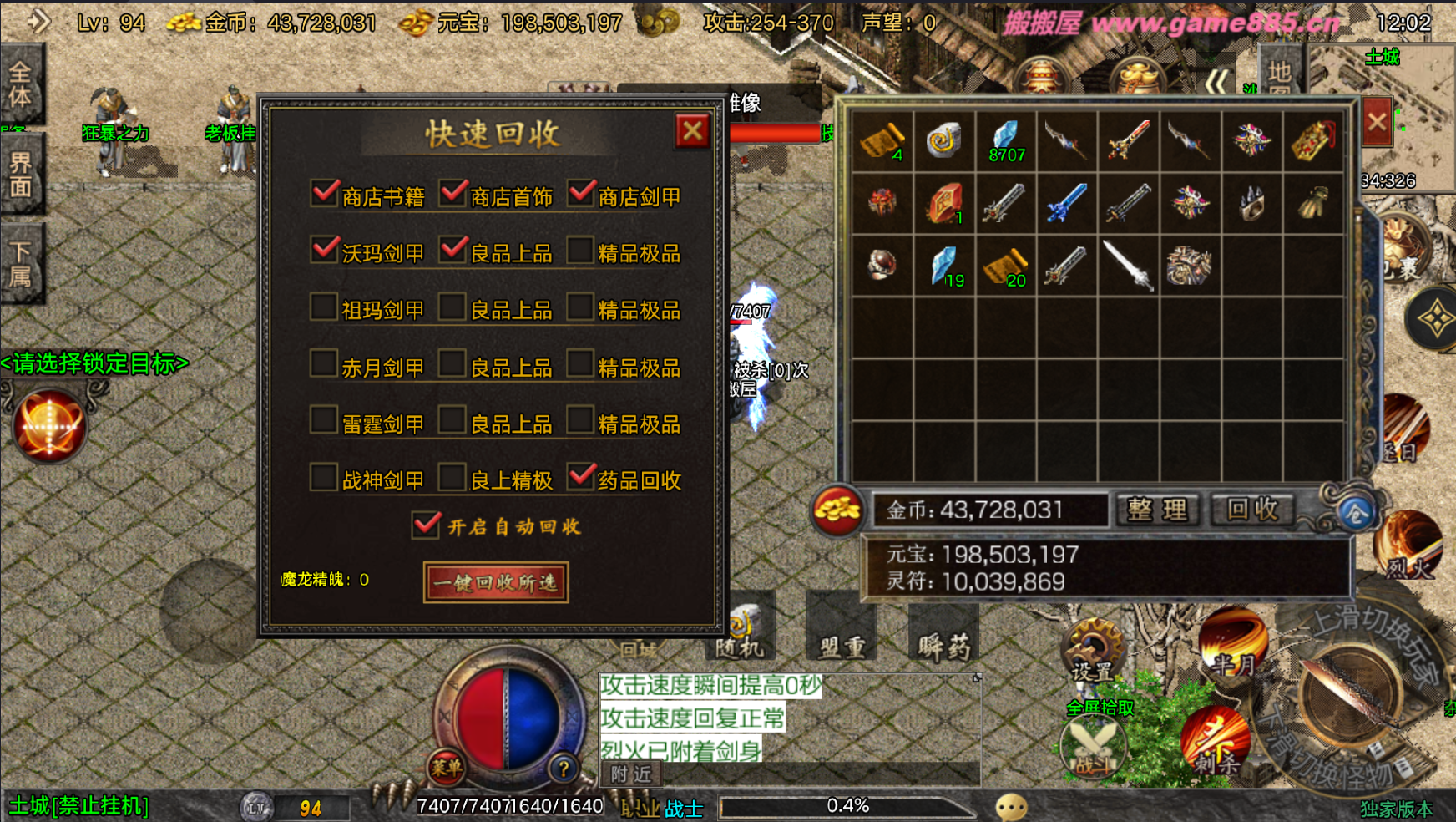The image size is (1456, 822).
Task: Click the 一键回收所选 recycle button
Action: (496, 582)
